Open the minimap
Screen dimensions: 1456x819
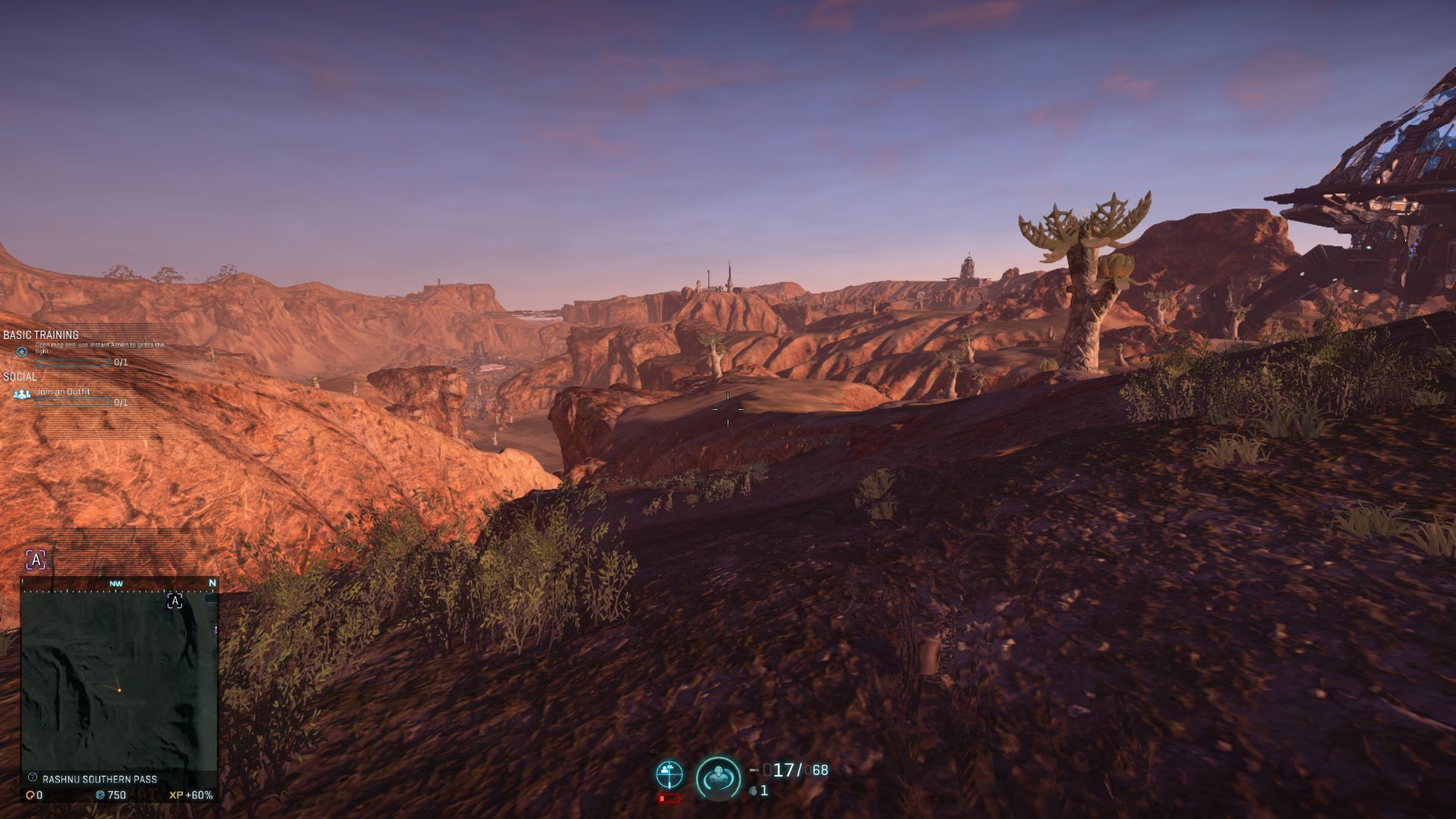119,680
